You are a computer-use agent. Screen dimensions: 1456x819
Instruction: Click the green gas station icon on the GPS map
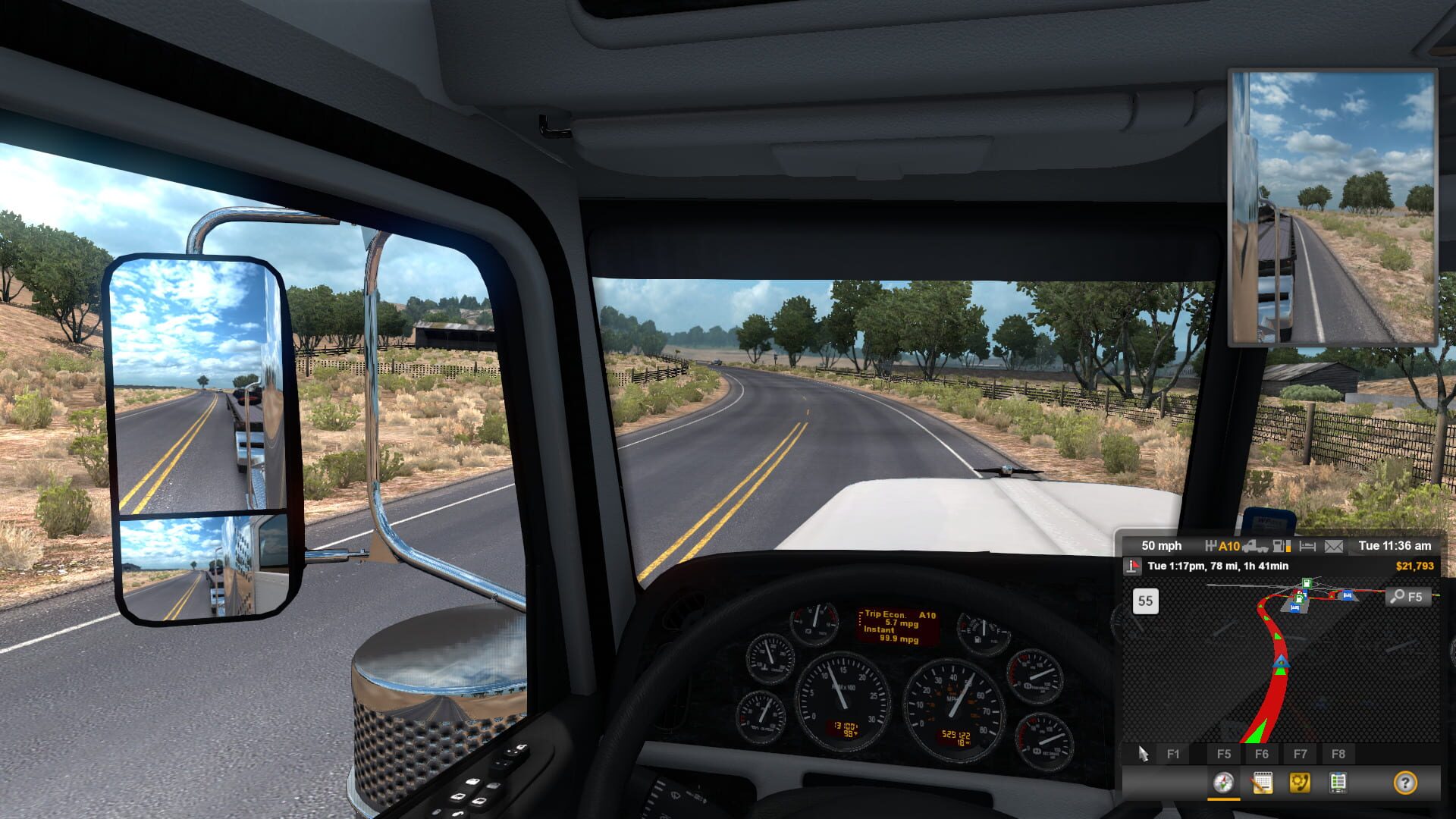[1307, 584]
